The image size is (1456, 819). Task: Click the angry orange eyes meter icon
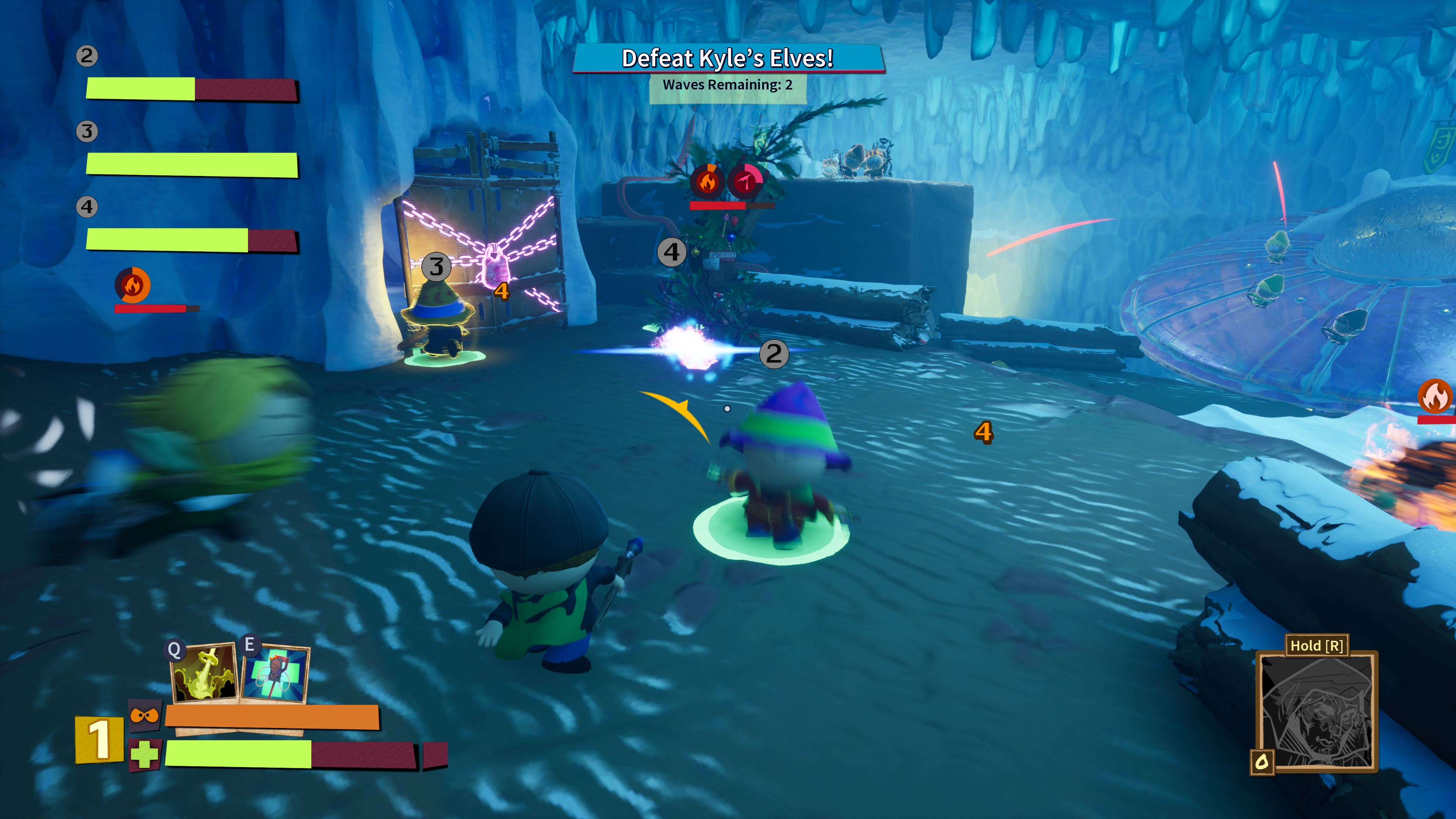tap(145, 715)
